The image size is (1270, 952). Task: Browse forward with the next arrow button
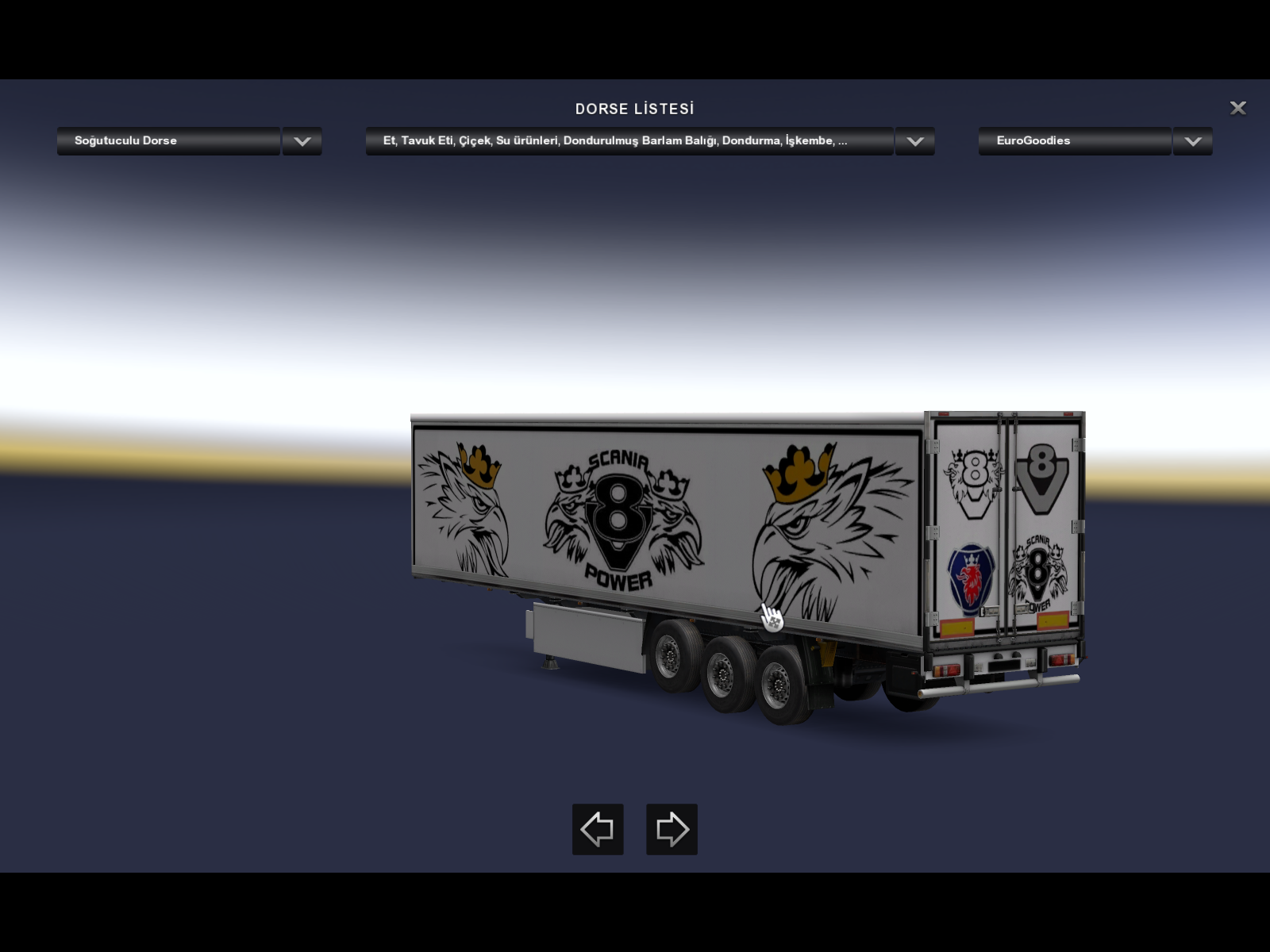pyautogui.click(x=671, y=829)
